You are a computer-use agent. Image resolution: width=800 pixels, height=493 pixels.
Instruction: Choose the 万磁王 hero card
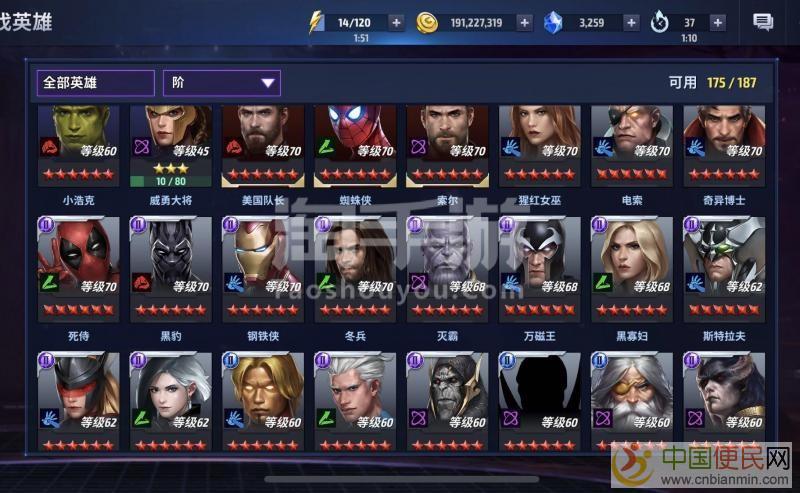539,267
